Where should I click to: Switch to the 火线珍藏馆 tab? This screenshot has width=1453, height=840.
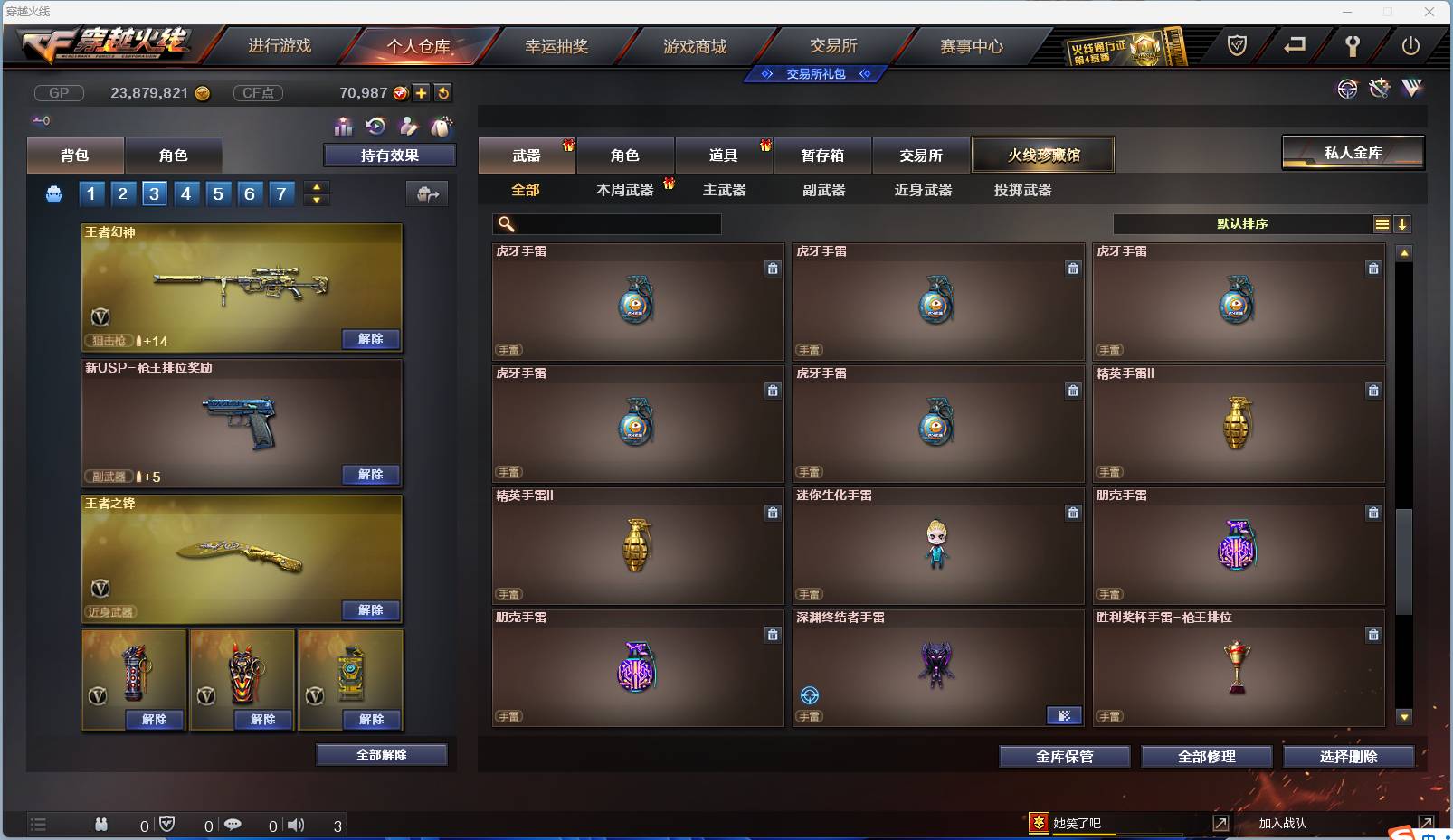[x=1044, y=155]
